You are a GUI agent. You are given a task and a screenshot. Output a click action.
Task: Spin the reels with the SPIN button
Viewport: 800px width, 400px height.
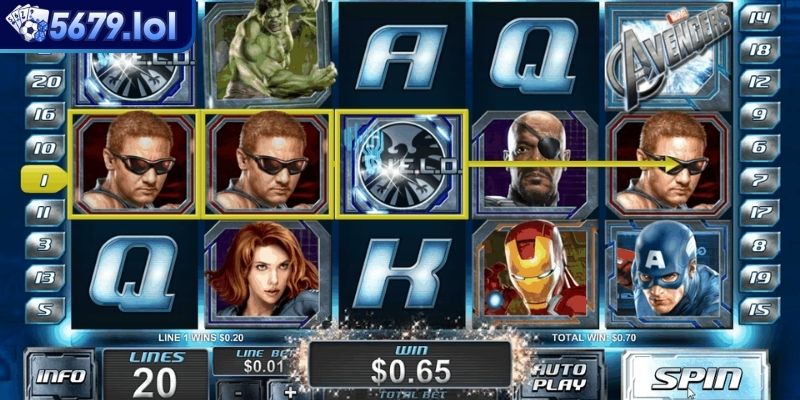click(x=696, y=378)
